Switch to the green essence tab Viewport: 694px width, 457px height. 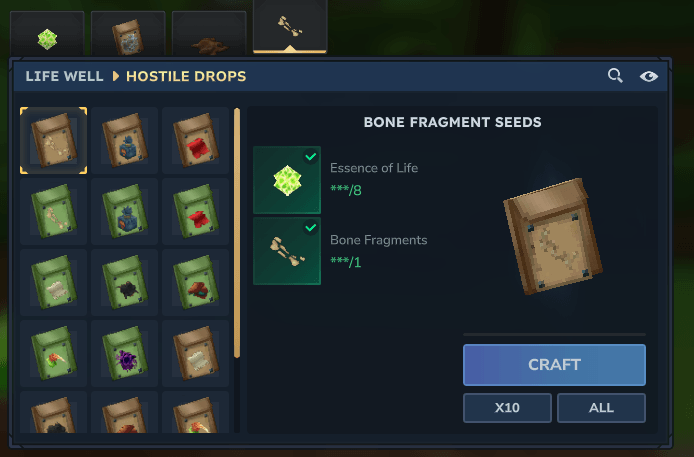(x=47, y=38)
